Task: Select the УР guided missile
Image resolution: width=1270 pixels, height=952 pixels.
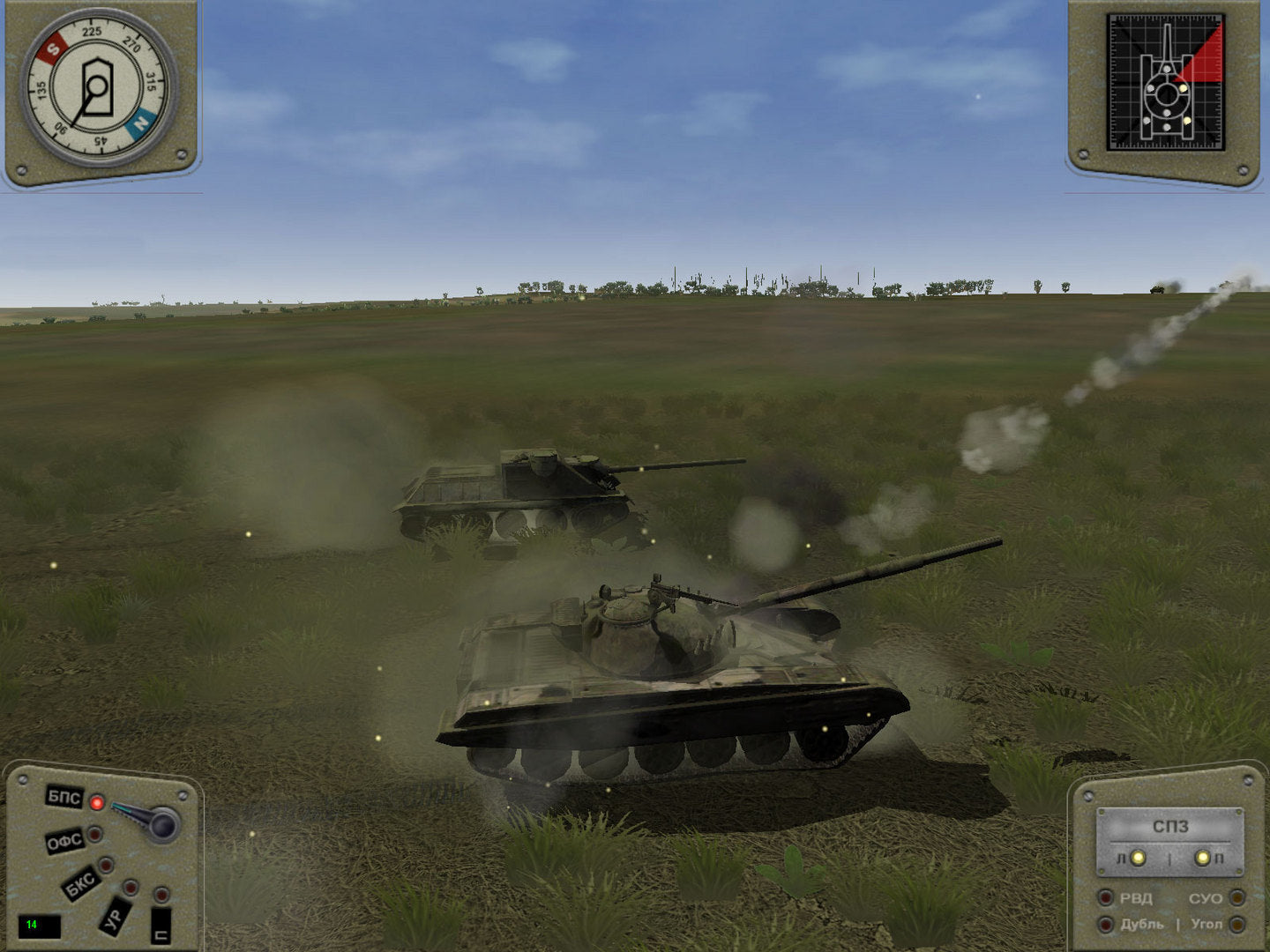Action: pos(113,916)
